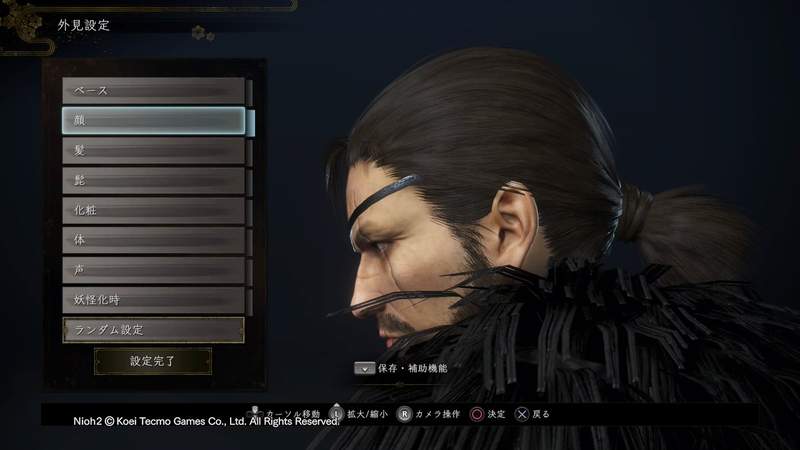Choose the 妖怪化時 (Yokai form) entry

(153, 300)
